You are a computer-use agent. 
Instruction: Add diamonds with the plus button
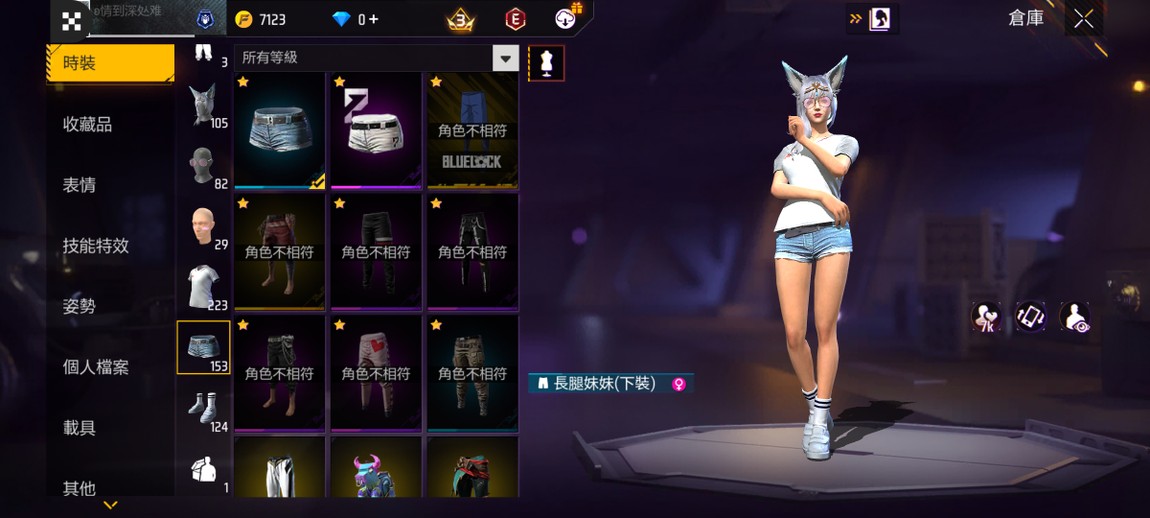(x=372, y=19)
